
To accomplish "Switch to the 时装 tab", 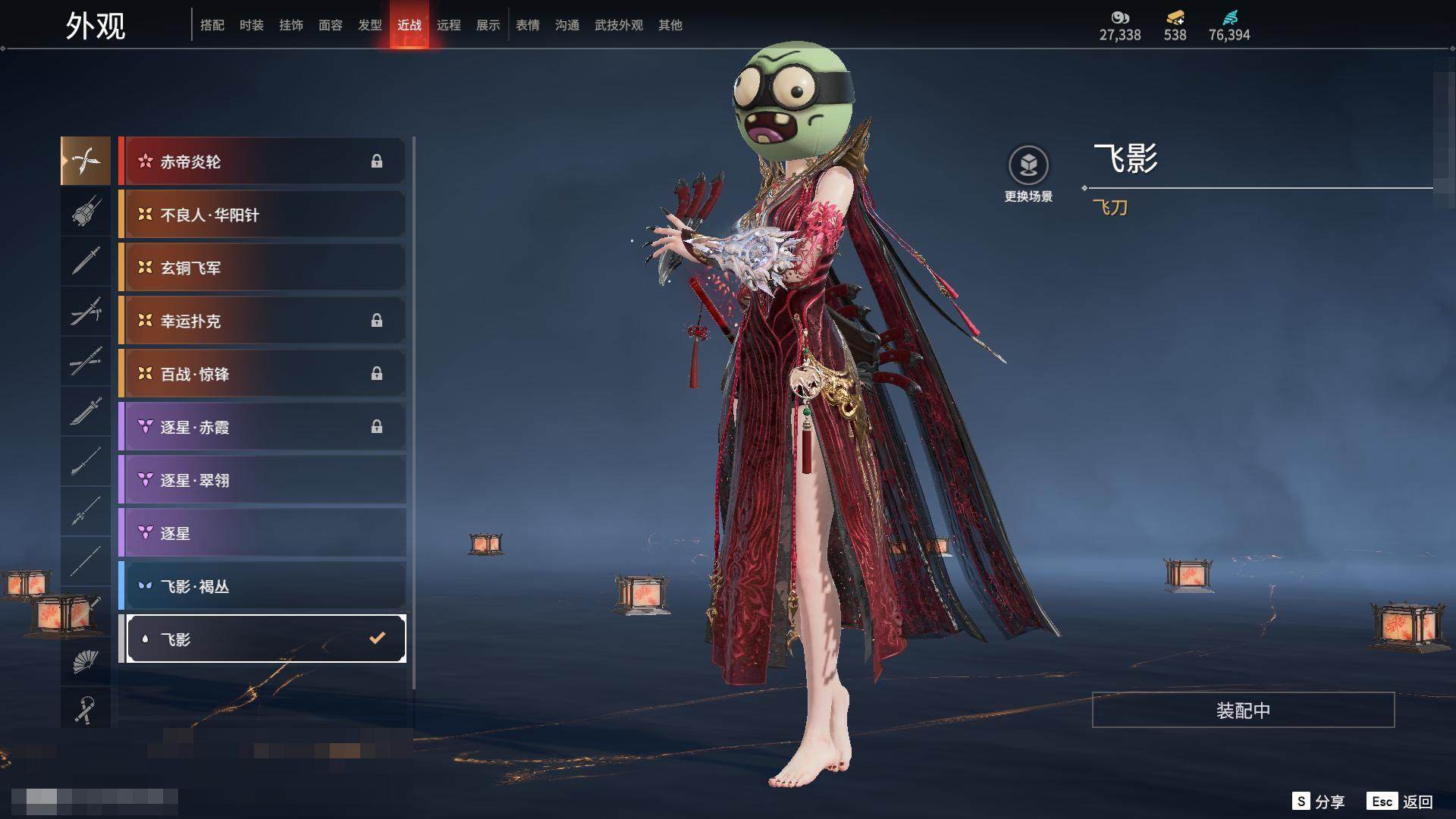I will (251, 25).
